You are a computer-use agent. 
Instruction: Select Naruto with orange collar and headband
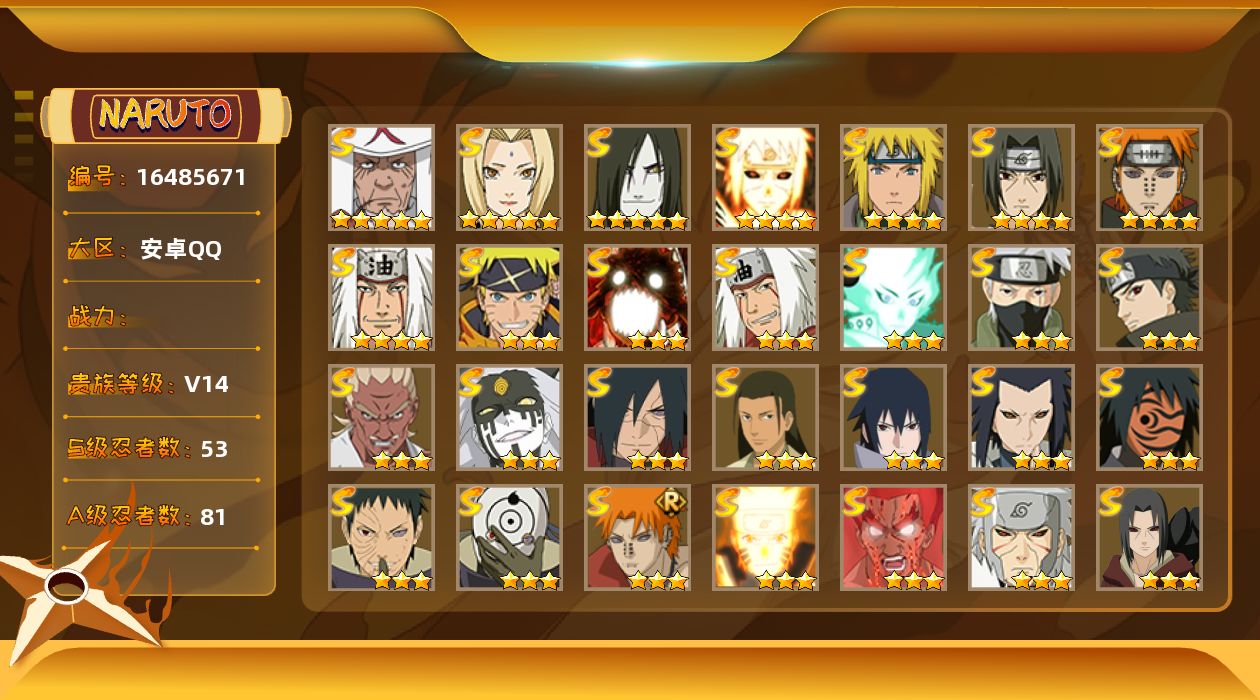click(509, 298)
